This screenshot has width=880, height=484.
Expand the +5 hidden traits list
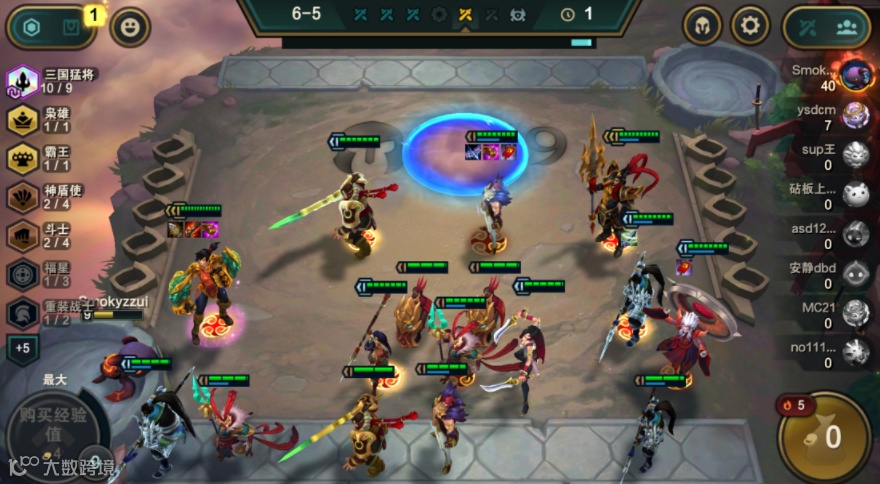coord(23,349)
